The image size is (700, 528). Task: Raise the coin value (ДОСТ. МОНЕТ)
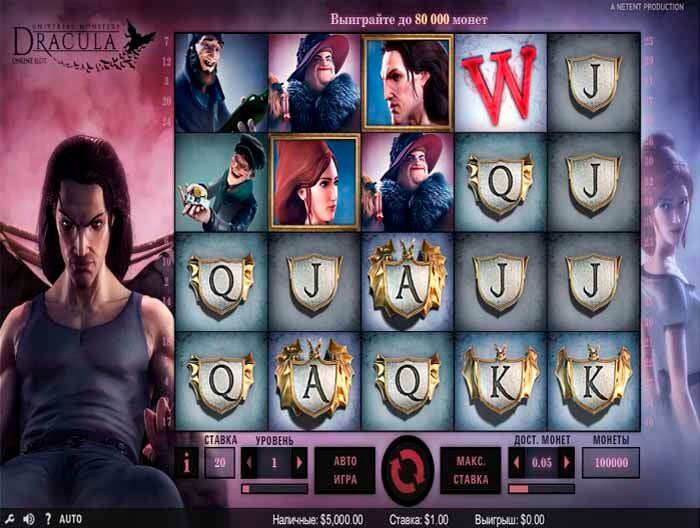[x=567, y=463]
